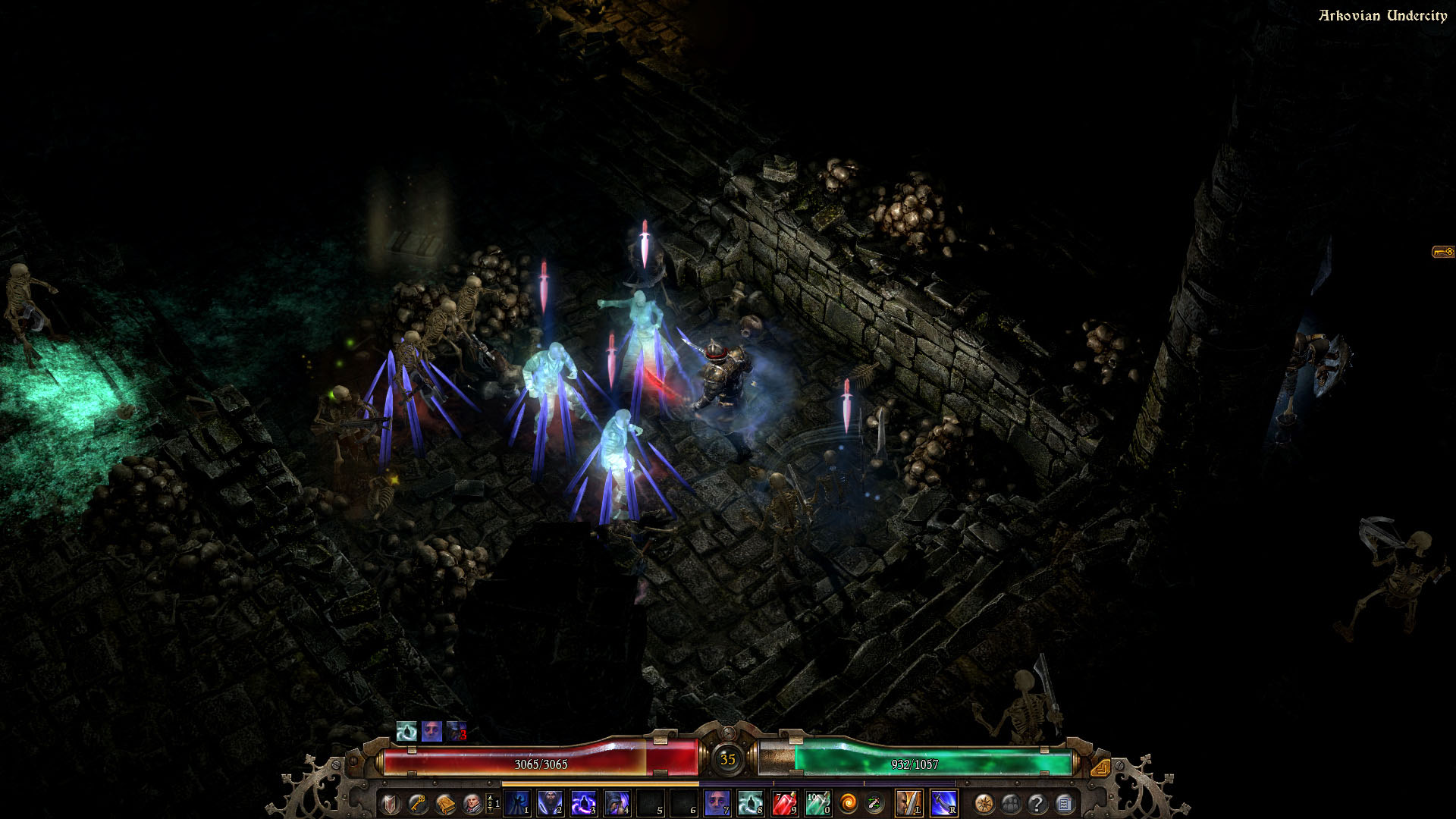
Task: Open the skills book icon on HUD
Action: tap(447, 802)
